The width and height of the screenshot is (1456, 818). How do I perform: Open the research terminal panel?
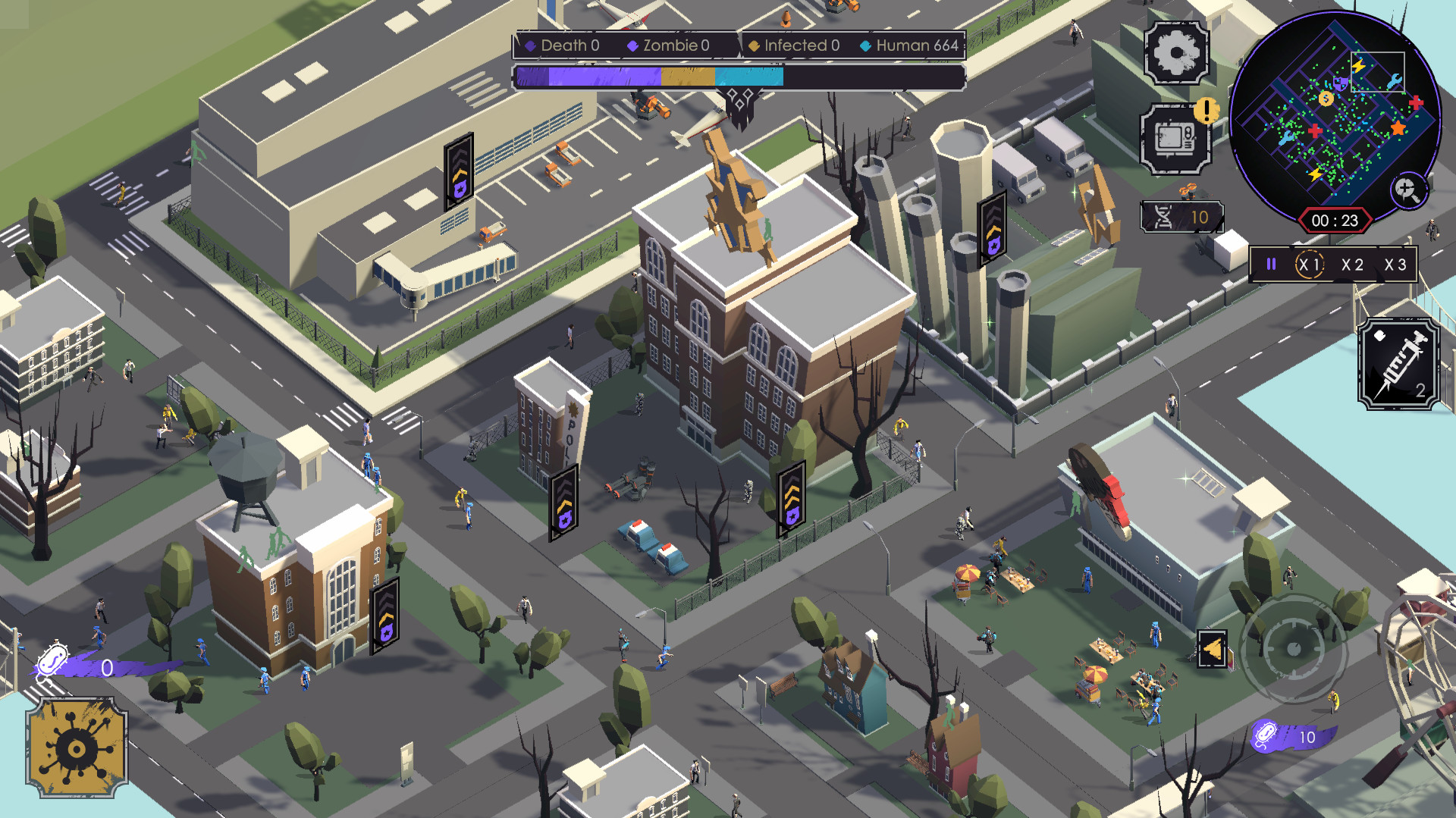tap(1175, 141)
